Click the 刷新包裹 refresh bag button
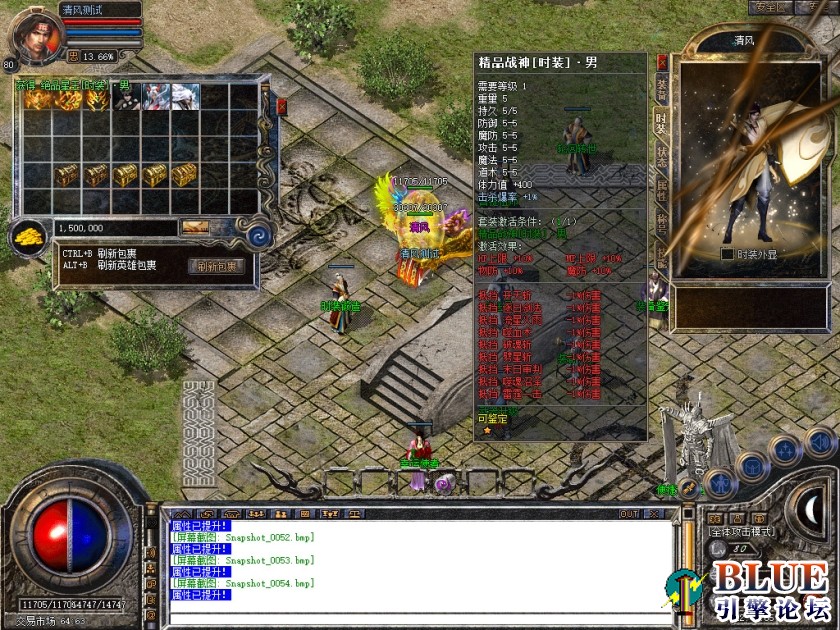The image size is (840, 630). tap(215, 266)
